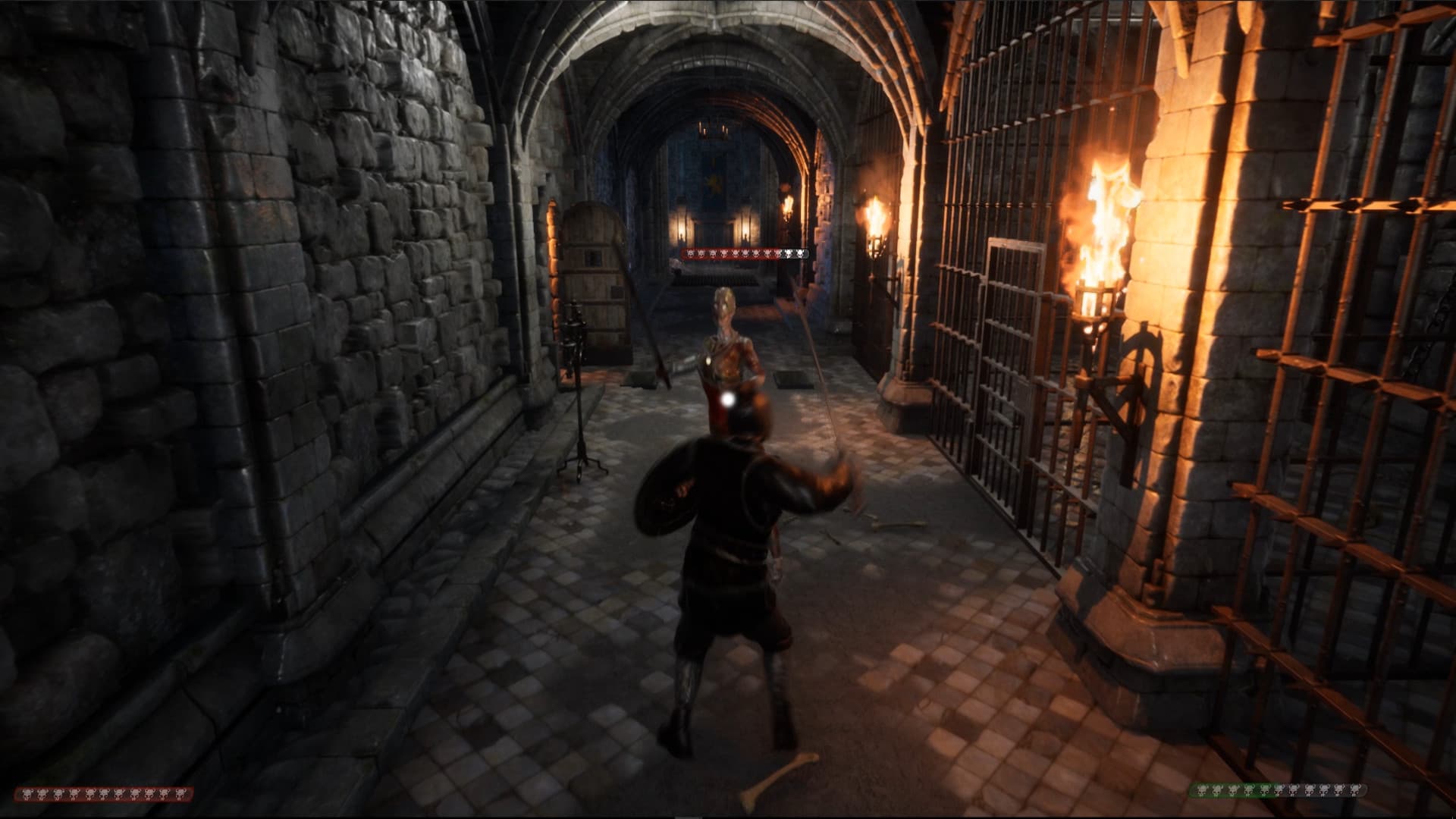
Task: Click the first skull icon on the red player health bar
Action: pos(27,794)
